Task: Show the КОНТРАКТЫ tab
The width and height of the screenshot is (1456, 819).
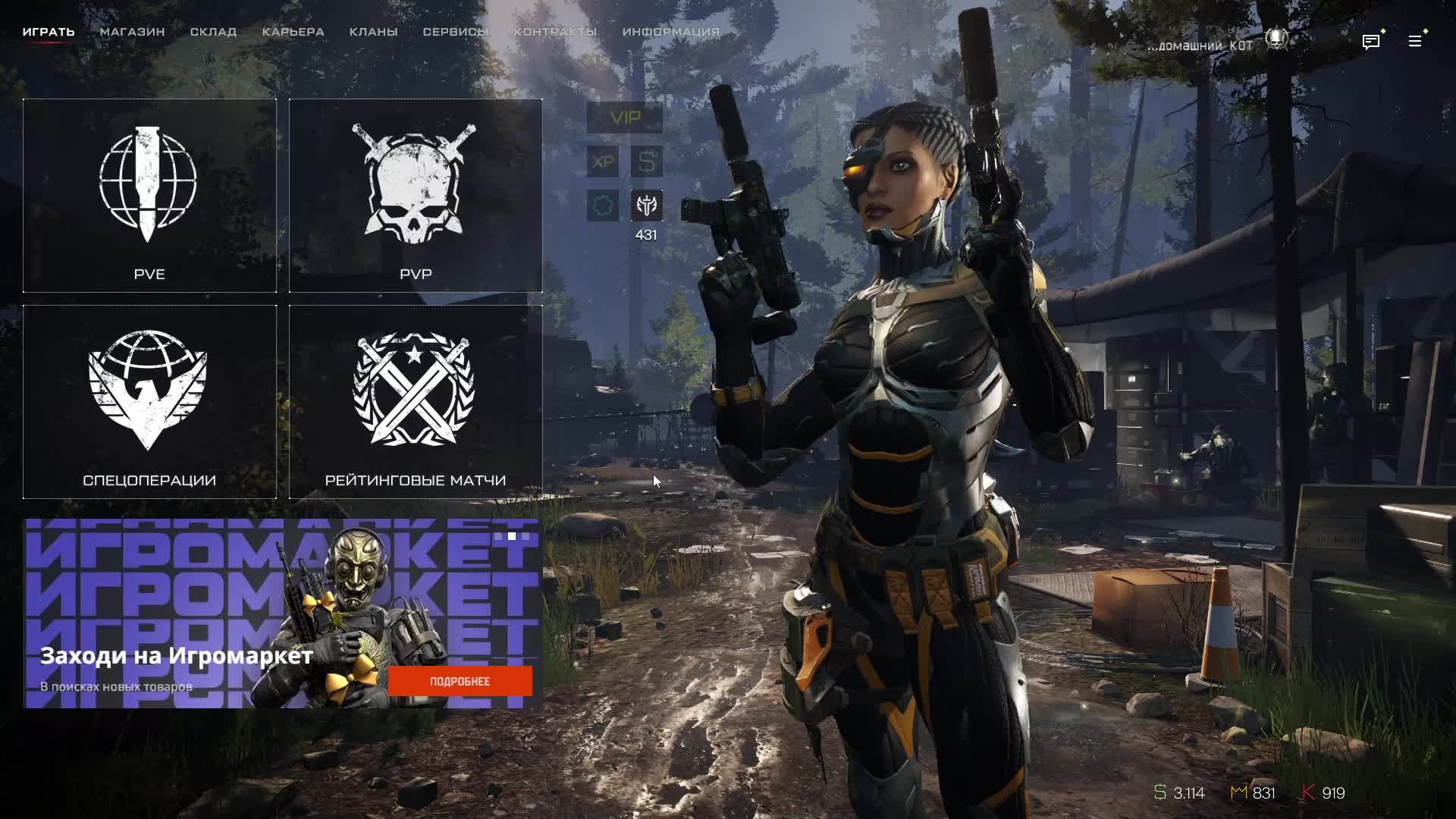Action: tap(555, 32)
